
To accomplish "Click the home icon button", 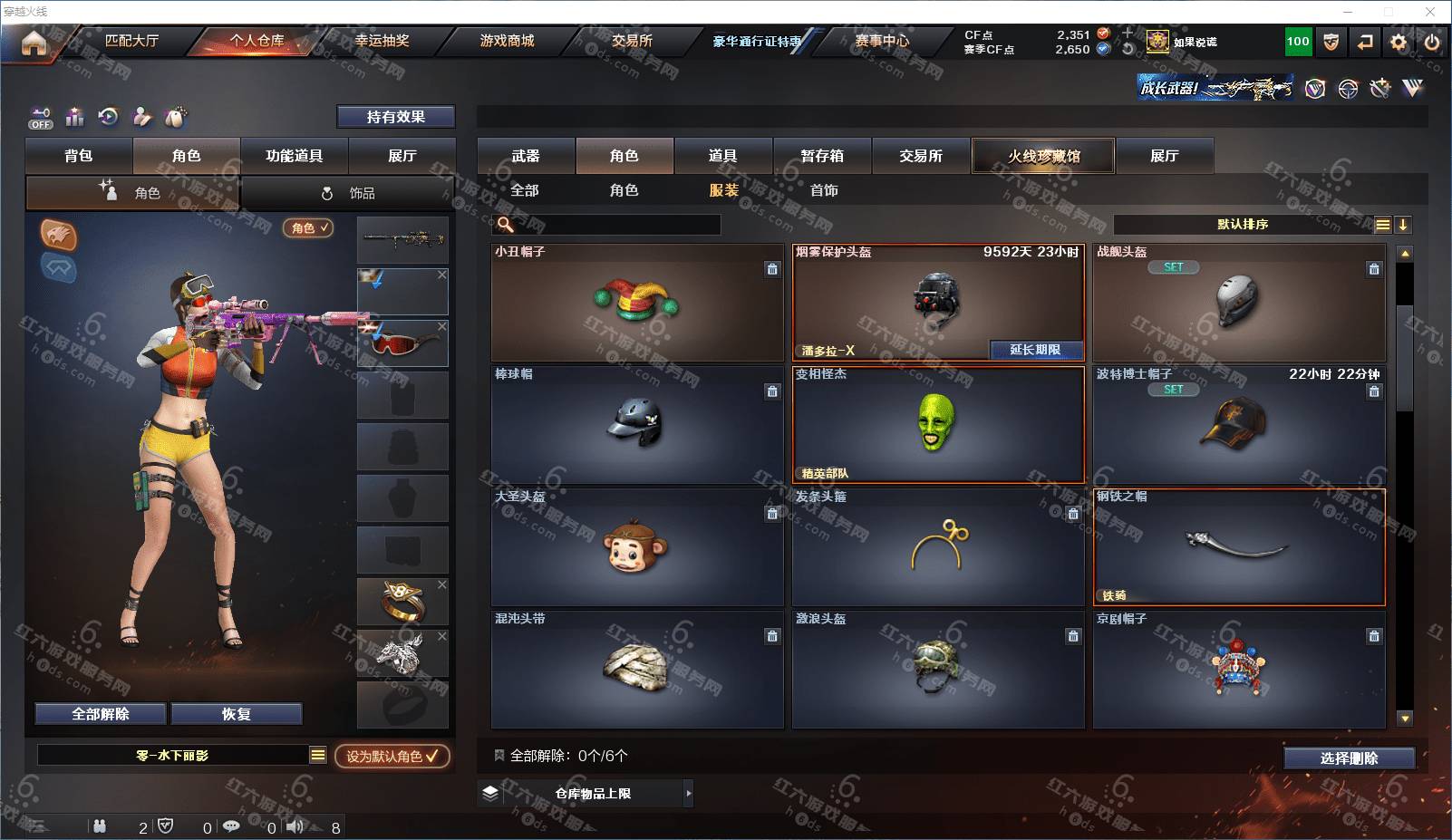I will coord(34,42).
